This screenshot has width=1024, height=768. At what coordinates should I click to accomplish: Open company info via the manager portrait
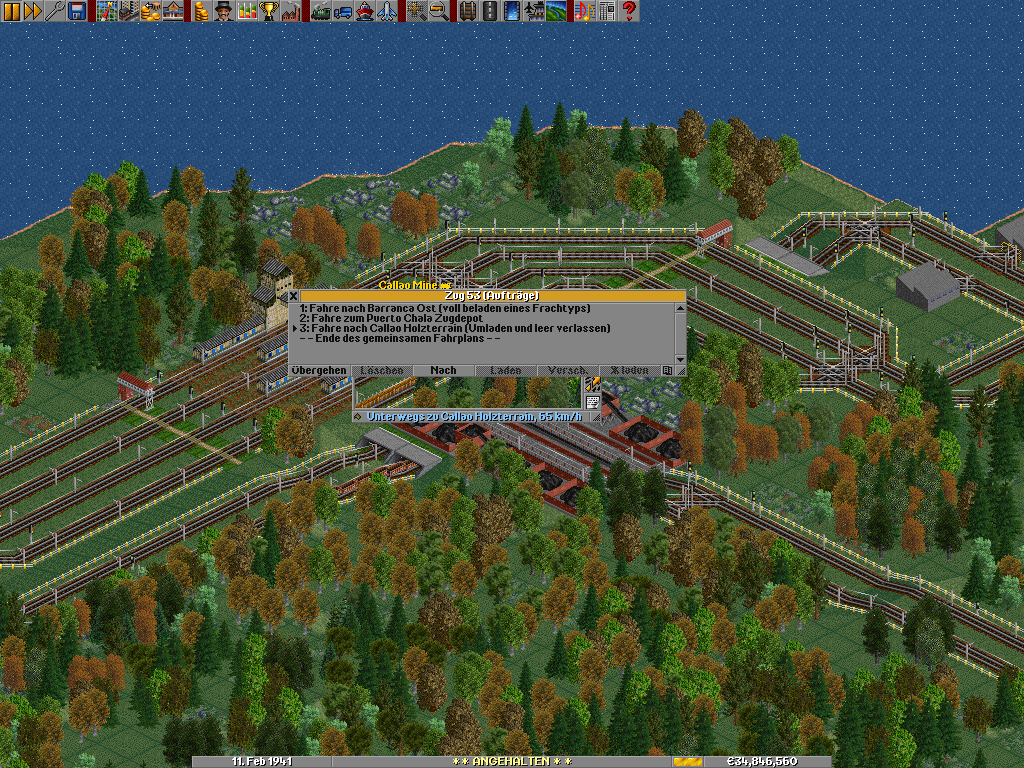click(223, 11)
